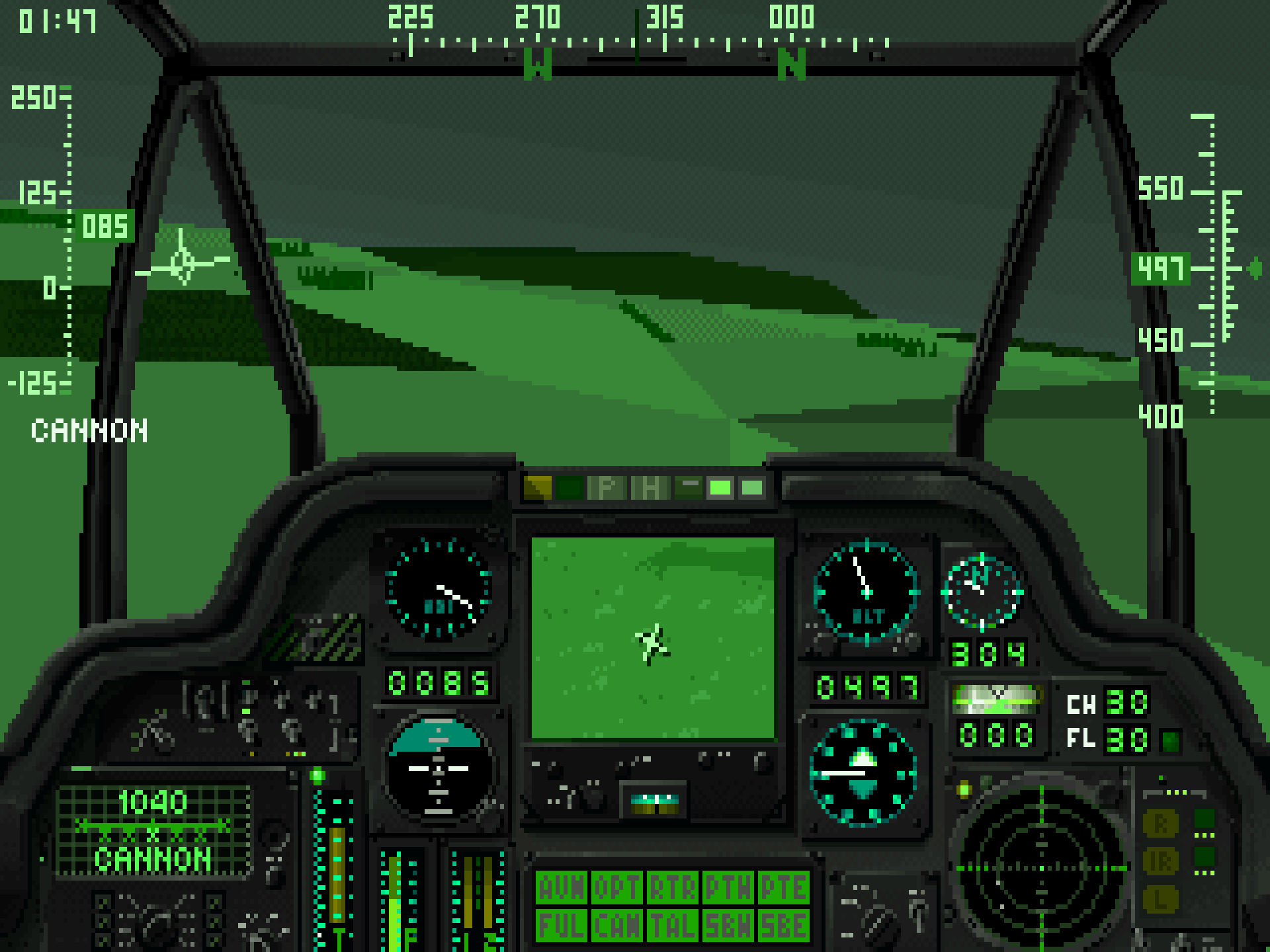Click the circular threat radar scope
This screenshot has width=1270, height=952.
click(1041, 867)
